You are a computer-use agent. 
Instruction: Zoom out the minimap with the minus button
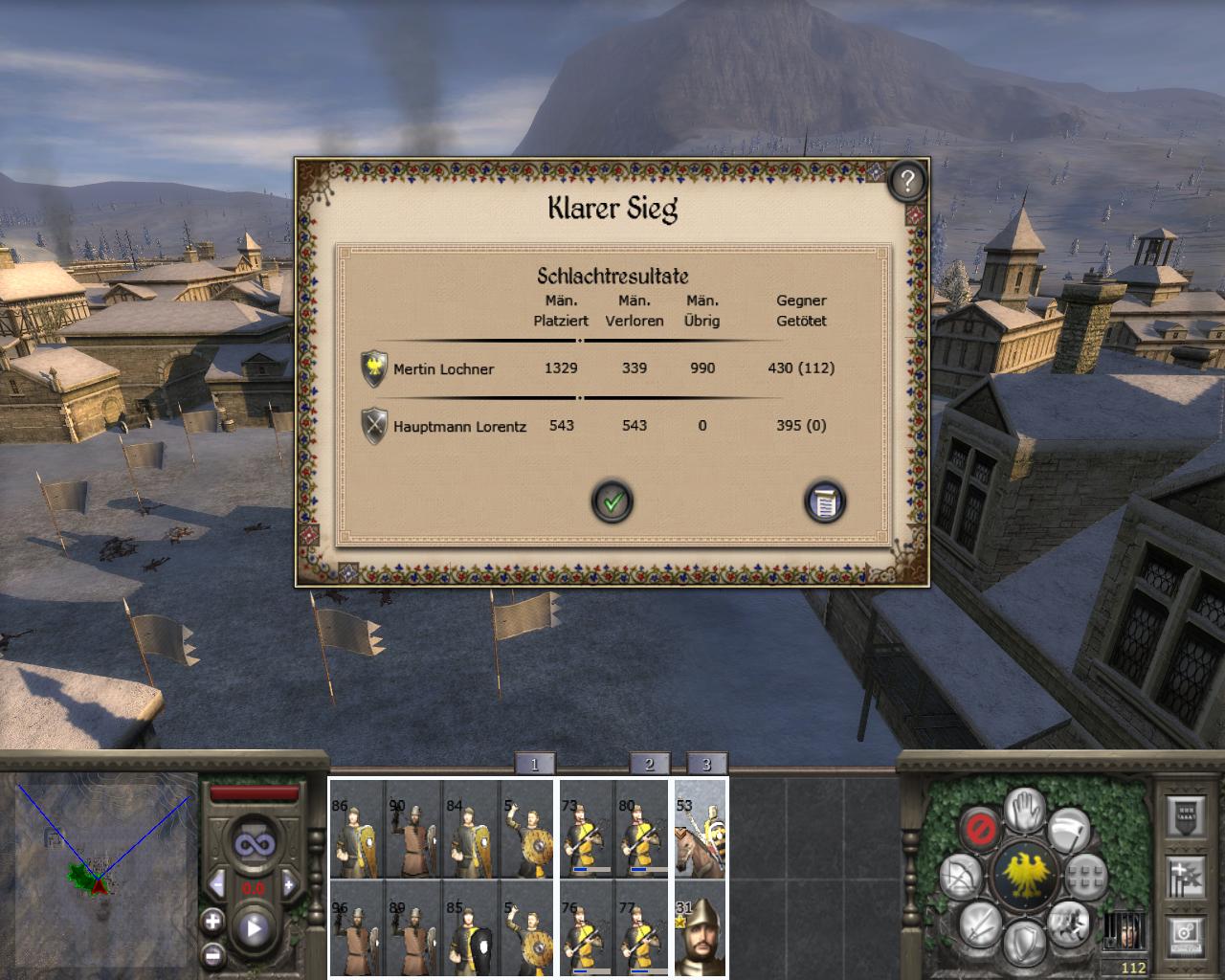point(212,954)
